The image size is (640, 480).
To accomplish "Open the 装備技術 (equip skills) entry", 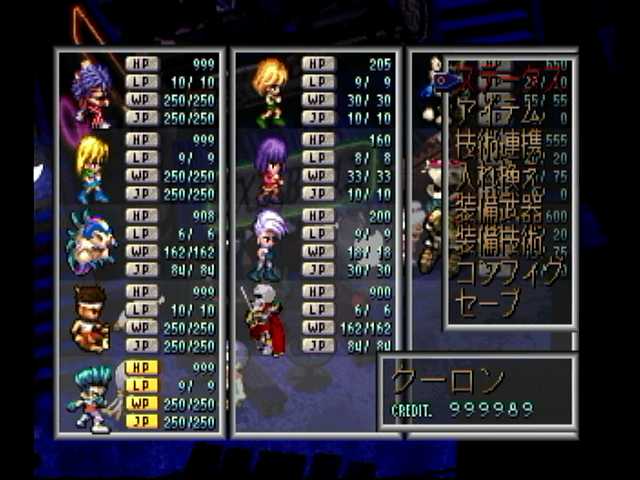I will tap(500, 241).
